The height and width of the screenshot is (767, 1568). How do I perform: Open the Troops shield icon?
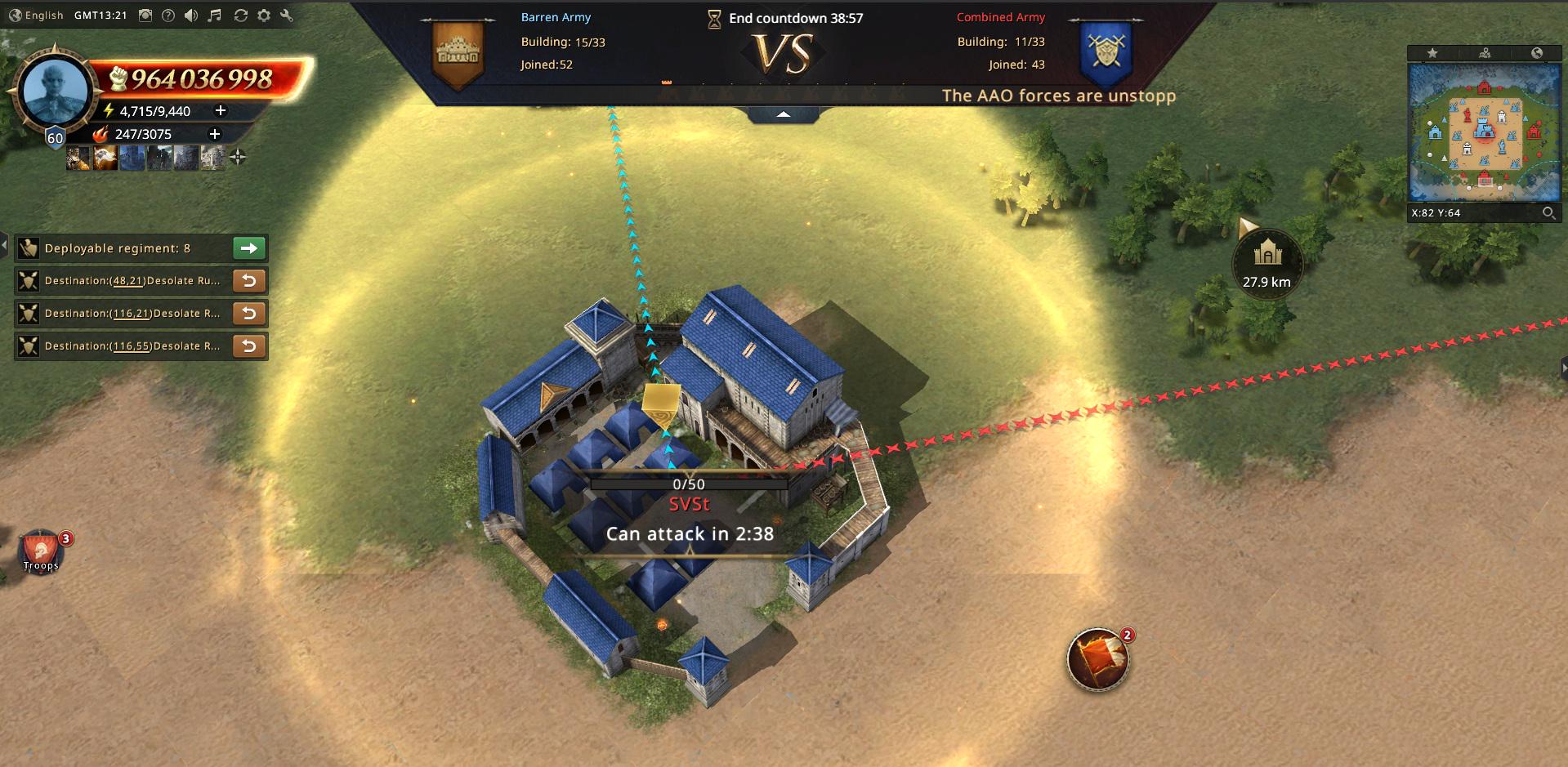42,551
